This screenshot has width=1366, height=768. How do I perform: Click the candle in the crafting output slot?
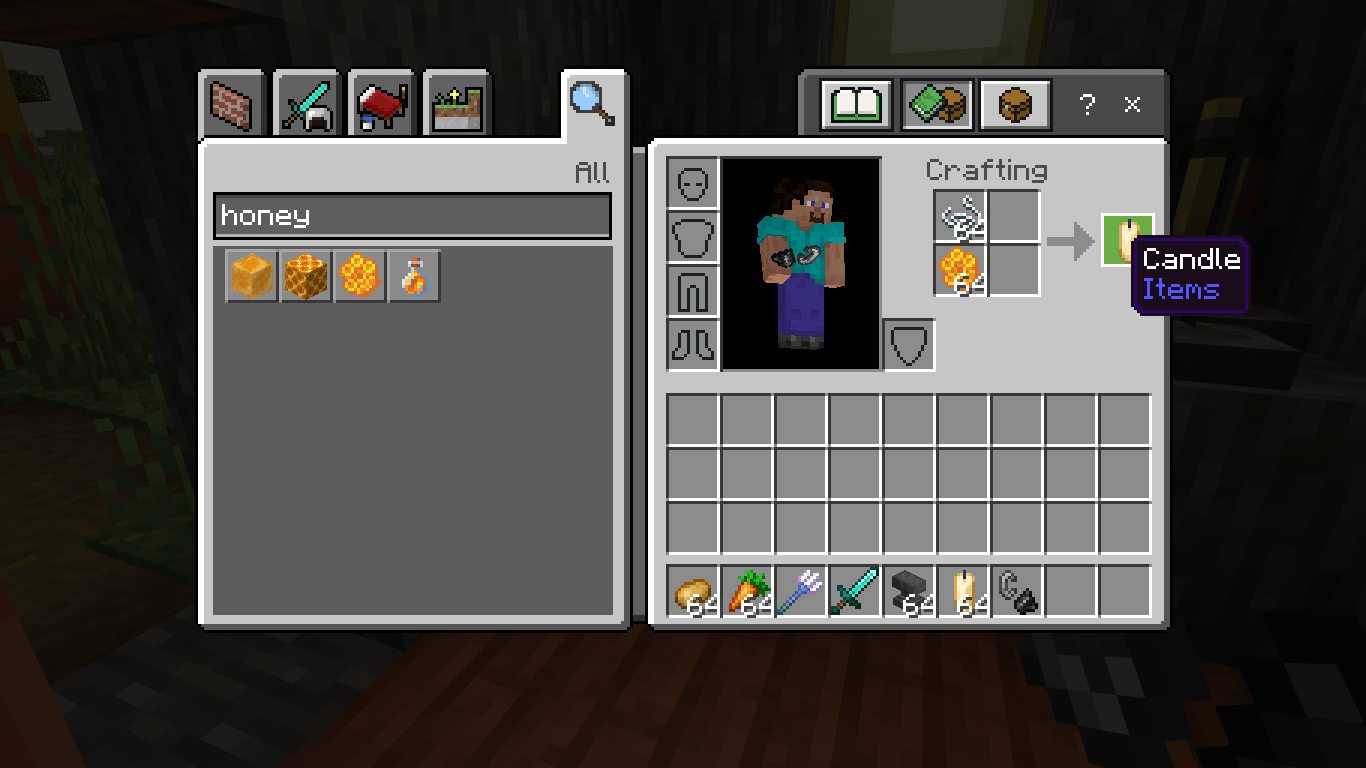point(1127,240)
